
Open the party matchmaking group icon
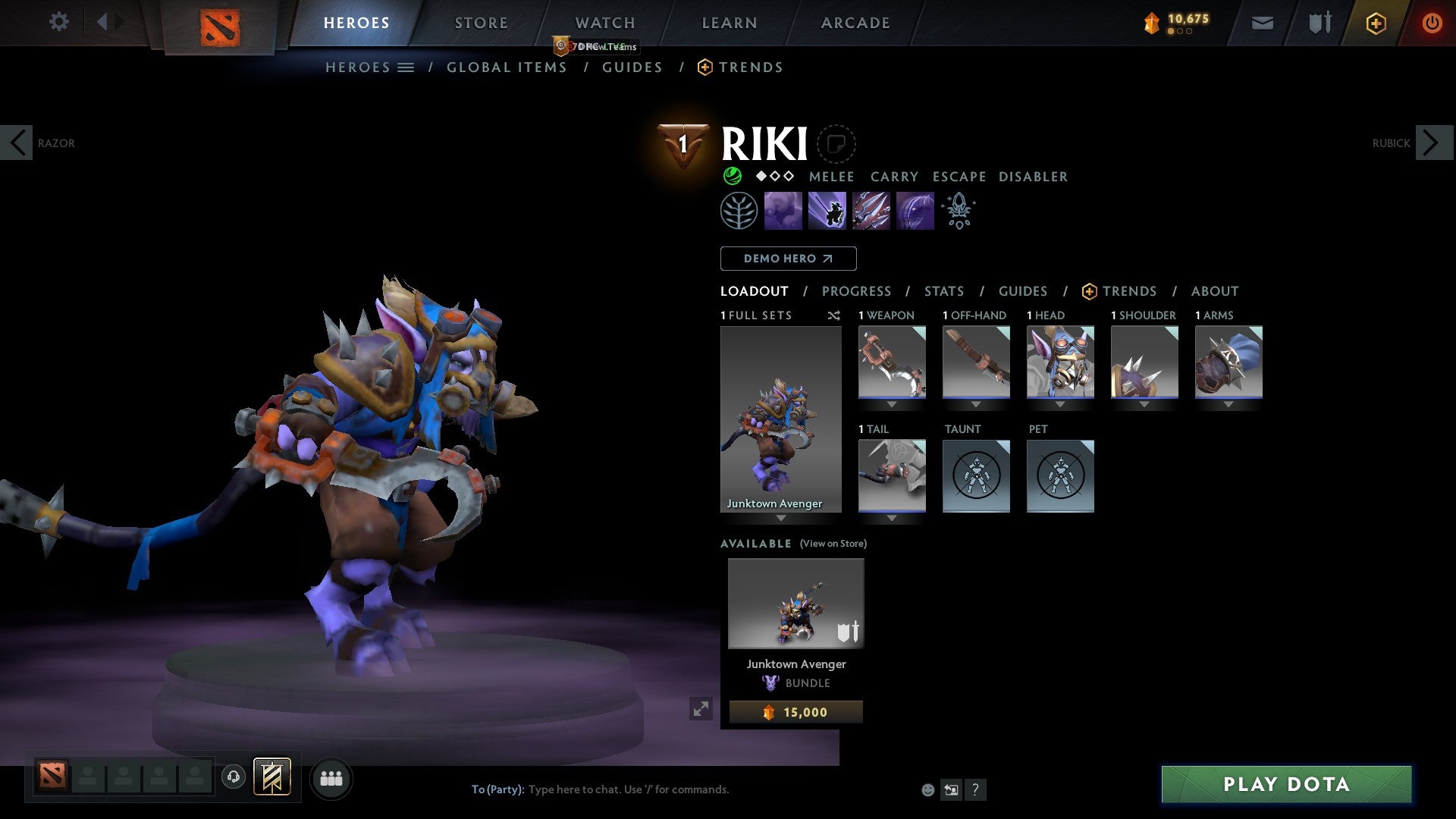(x=331, y=778)
